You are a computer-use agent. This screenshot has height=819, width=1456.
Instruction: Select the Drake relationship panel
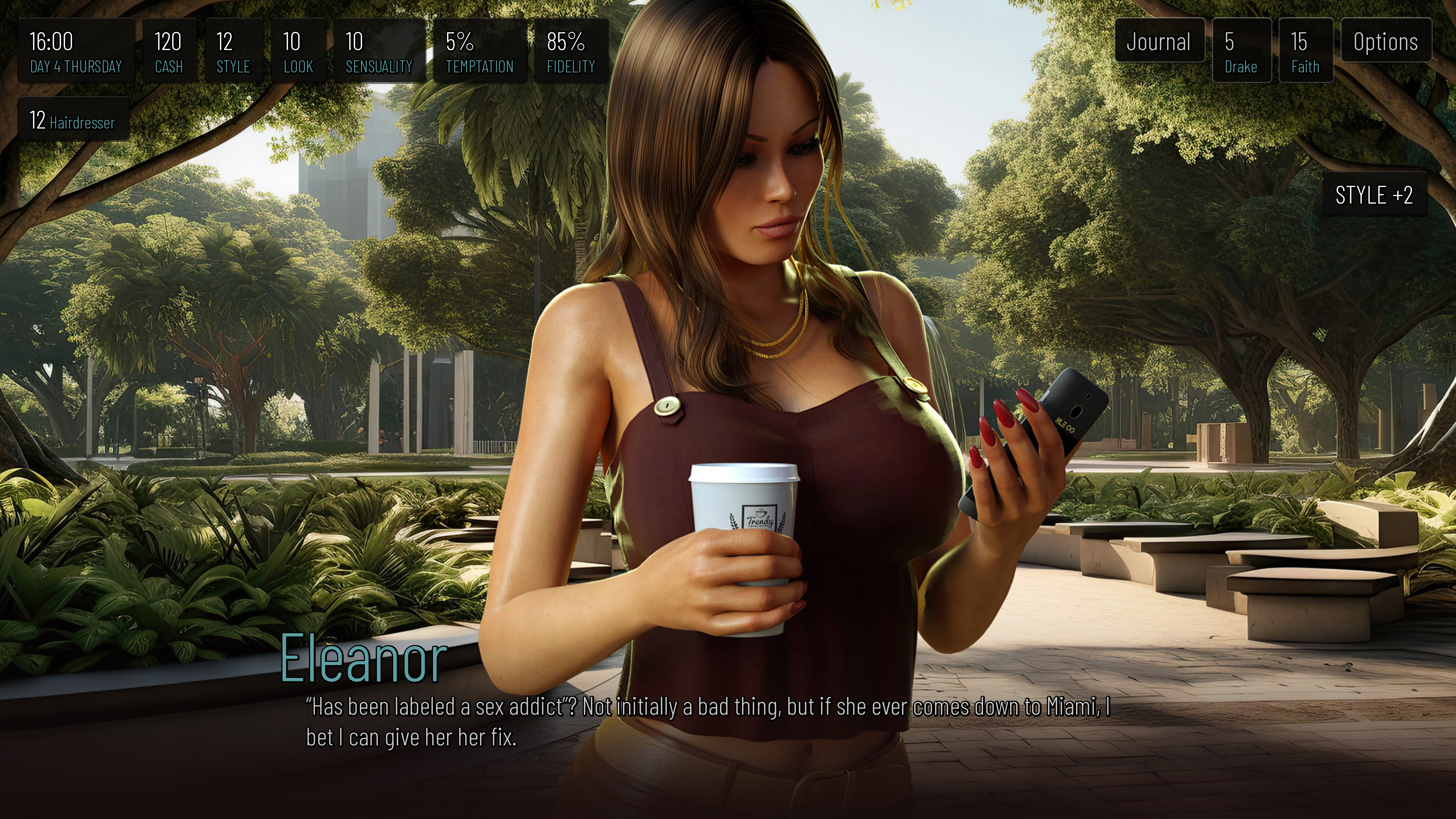1241,51
